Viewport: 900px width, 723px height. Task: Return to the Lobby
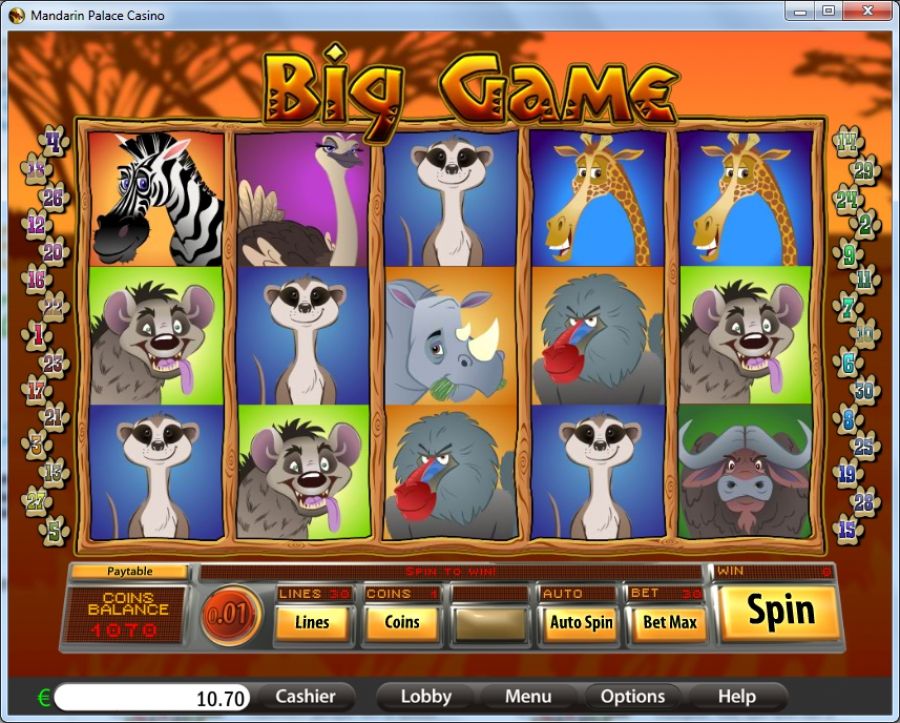pos(425,696)
